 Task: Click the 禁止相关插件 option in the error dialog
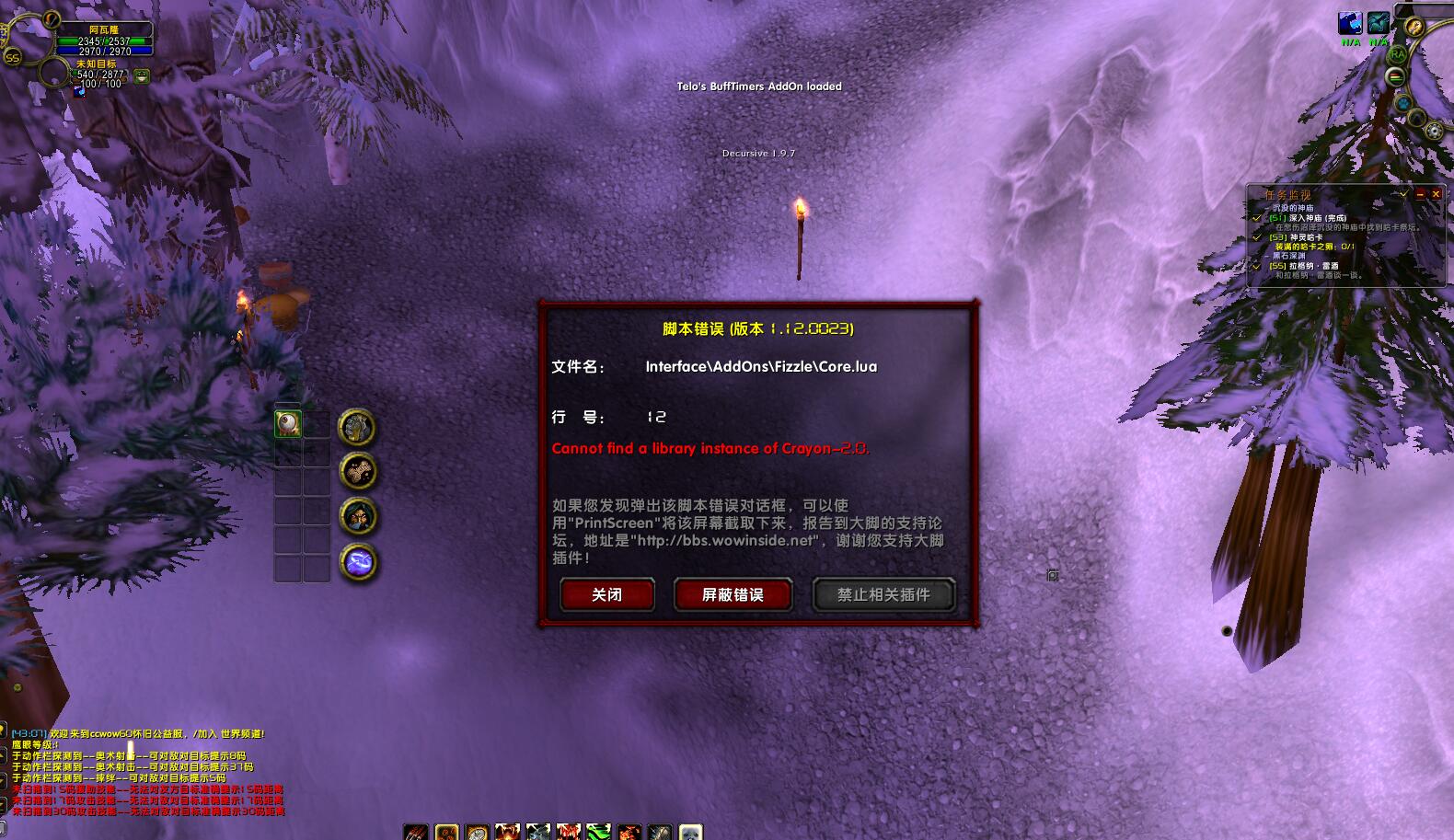[x=883, y=594]
